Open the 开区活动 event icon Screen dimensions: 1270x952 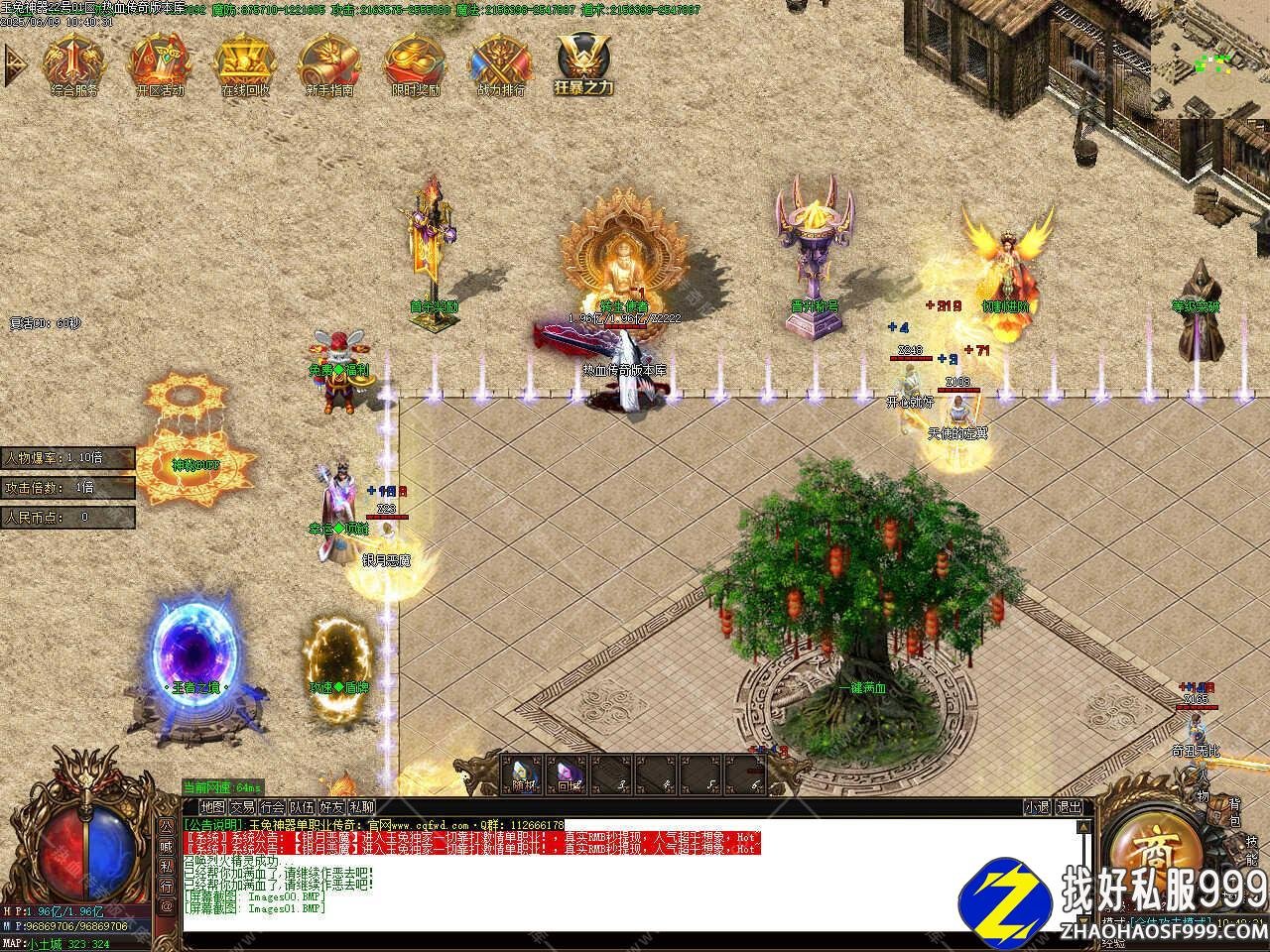[159, 64]
